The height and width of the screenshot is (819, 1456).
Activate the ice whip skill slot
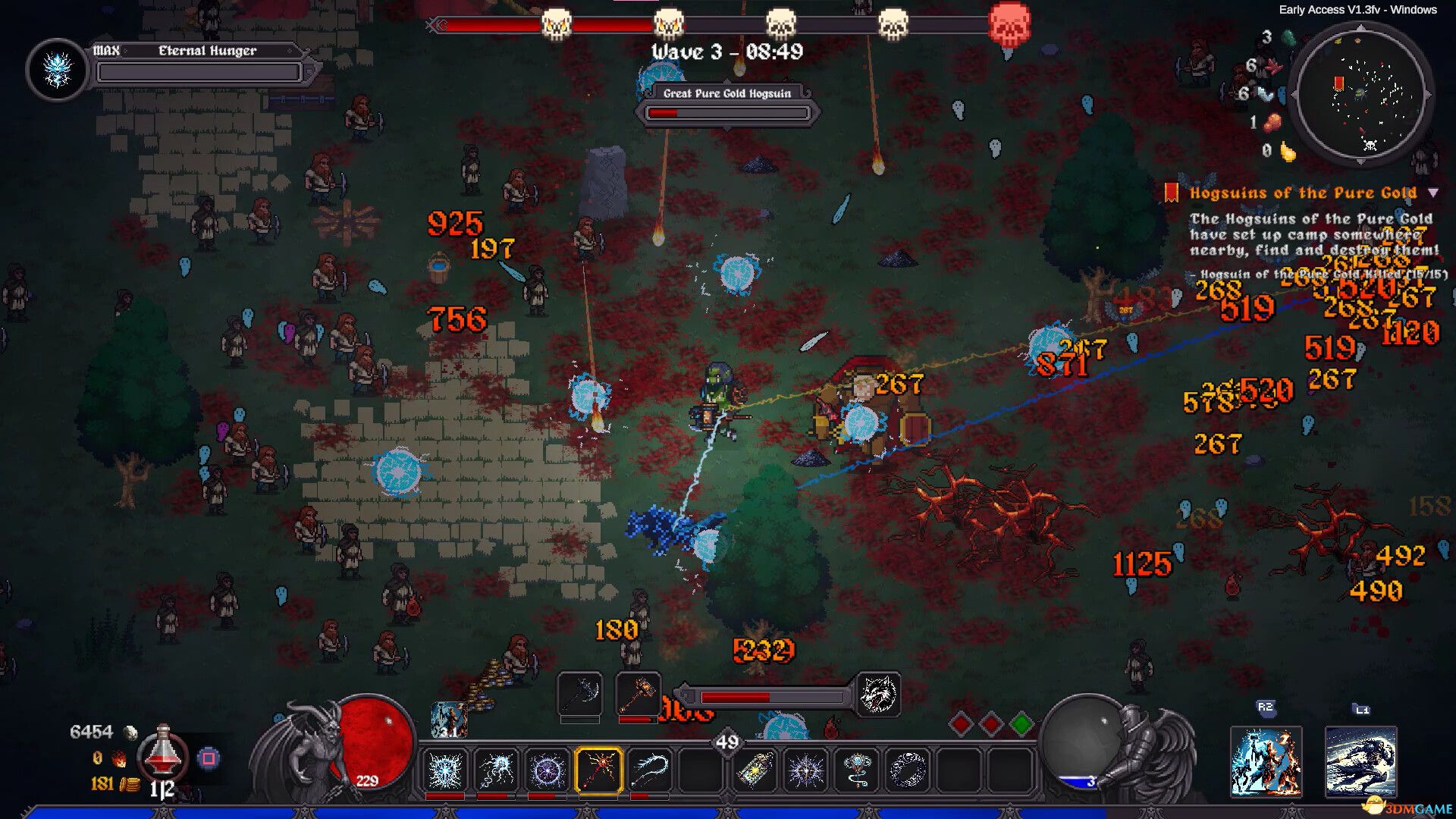pyautogui.click(x=650, y=770)
